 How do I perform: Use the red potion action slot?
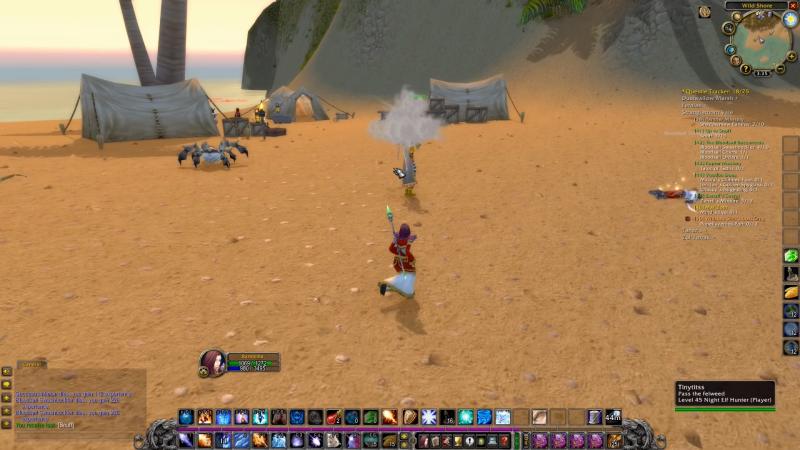coord(333,417)
